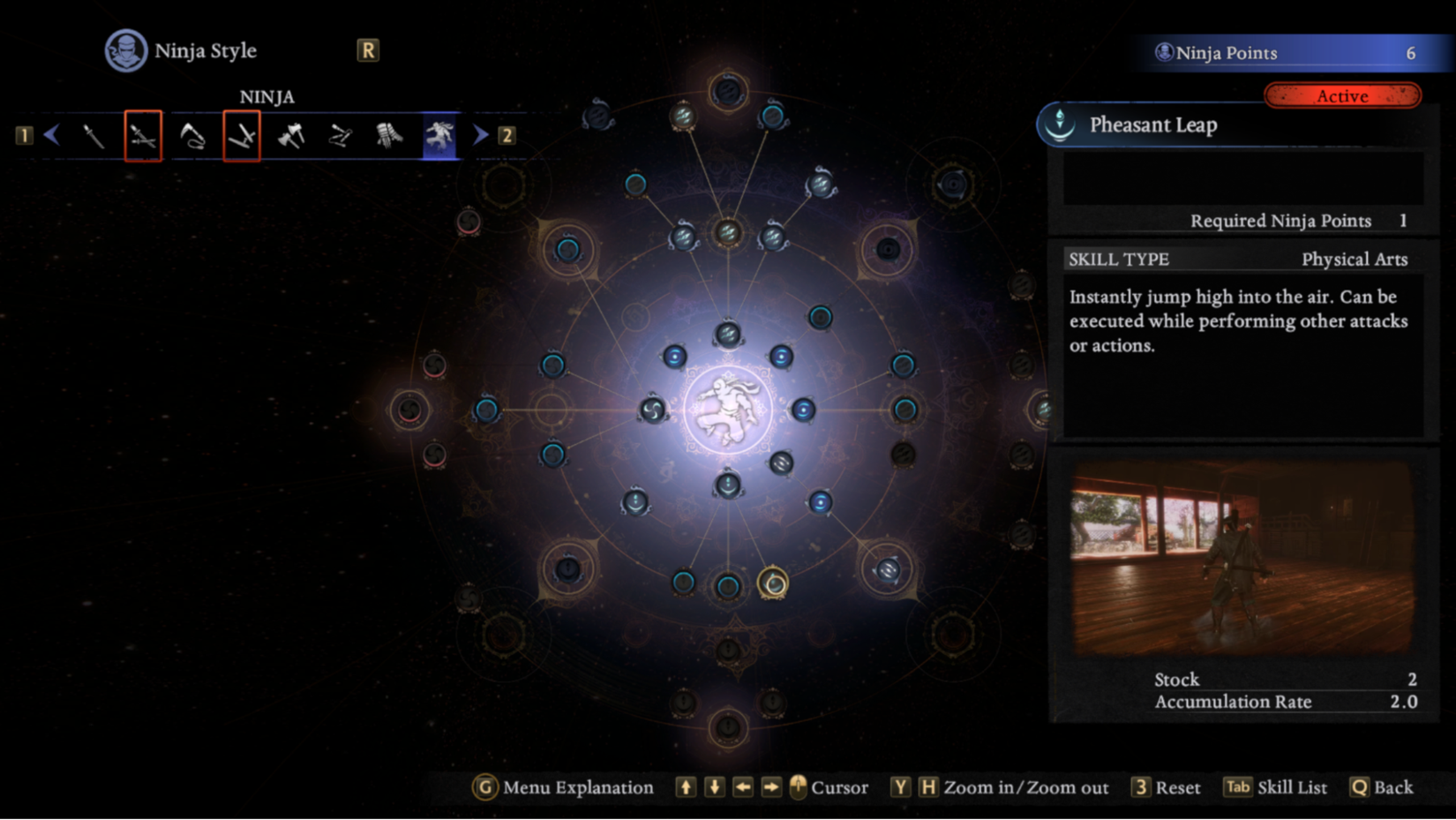Open the Menu Explanation

pyautogui.click(x=566, y=787)
